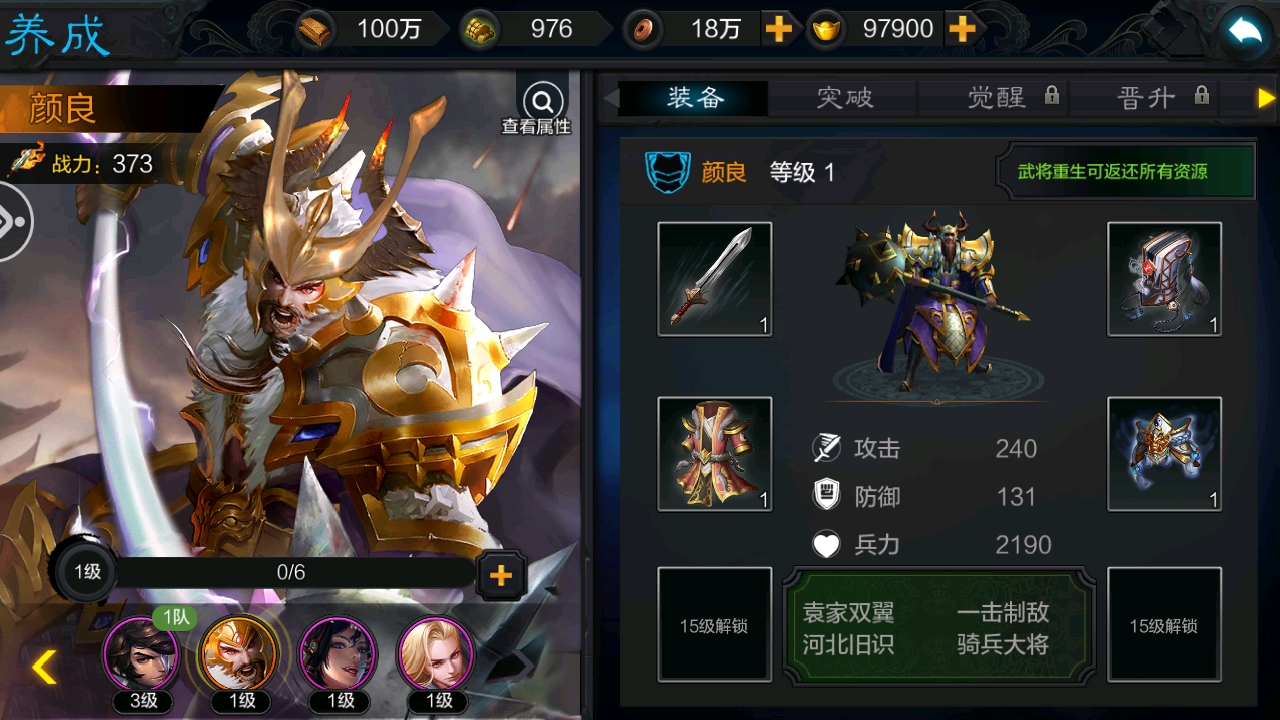Go back with the return arrow button
Screen dimensions: 1280x720
click(x=1245, y=32)
